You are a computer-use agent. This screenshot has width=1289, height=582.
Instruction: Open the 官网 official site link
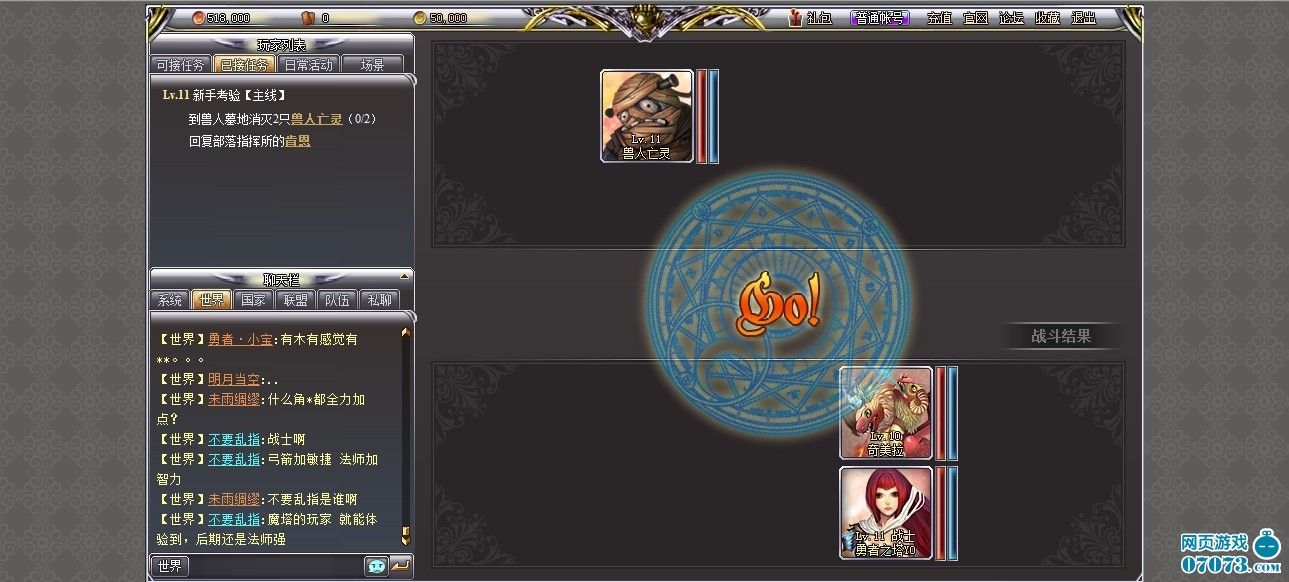click(x=975, y=18)
